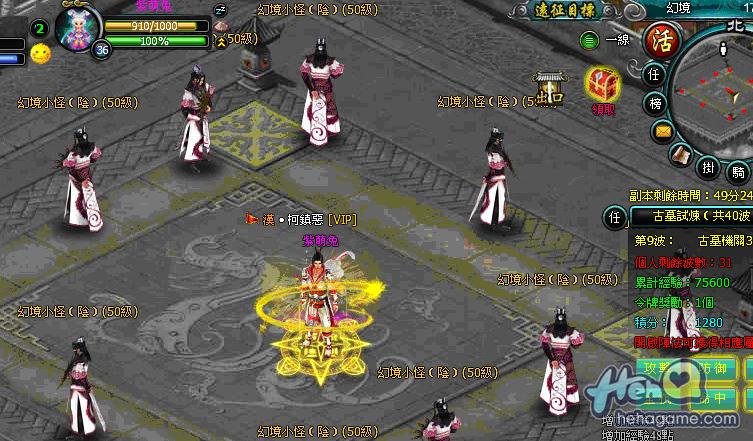Open the scroll icon near the minimap
The height and width of the screenshot is (441, 753).
pyautogui.click(x=678, y=155)
